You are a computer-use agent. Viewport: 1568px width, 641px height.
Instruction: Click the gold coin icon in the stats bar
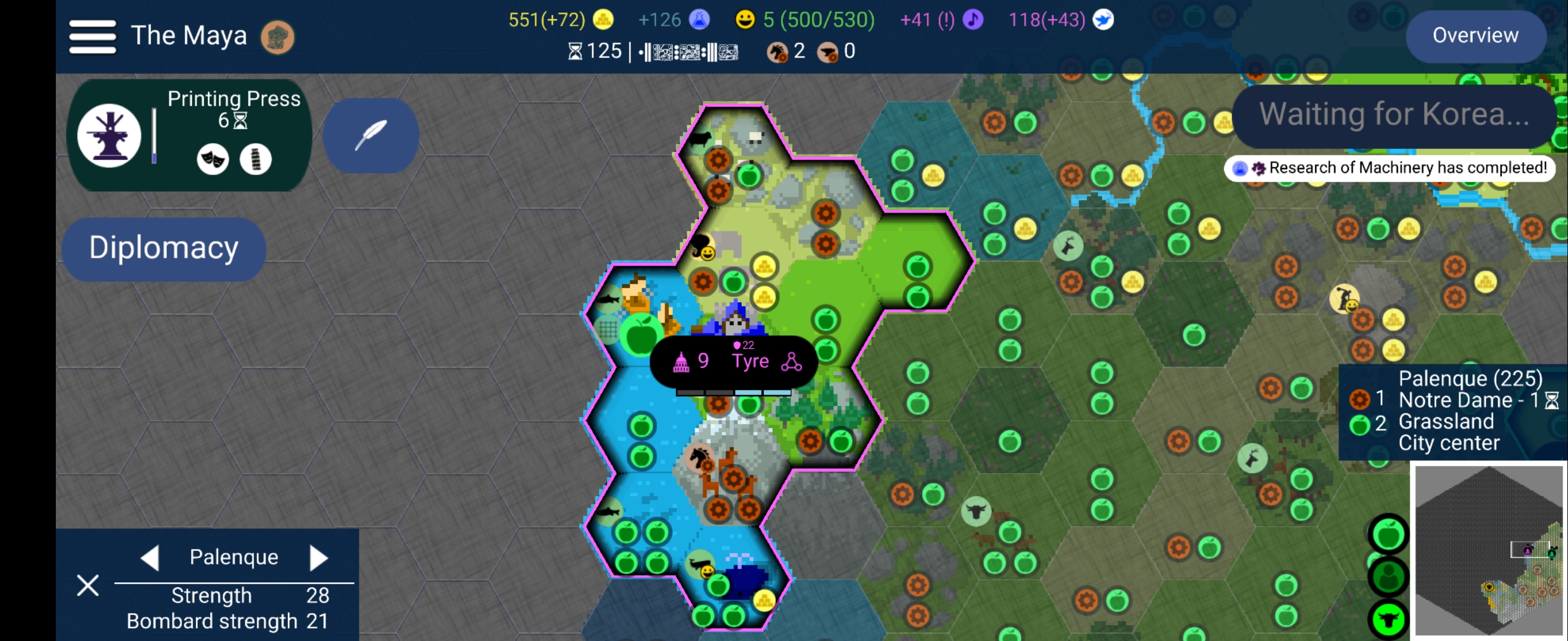click(604, 19)
